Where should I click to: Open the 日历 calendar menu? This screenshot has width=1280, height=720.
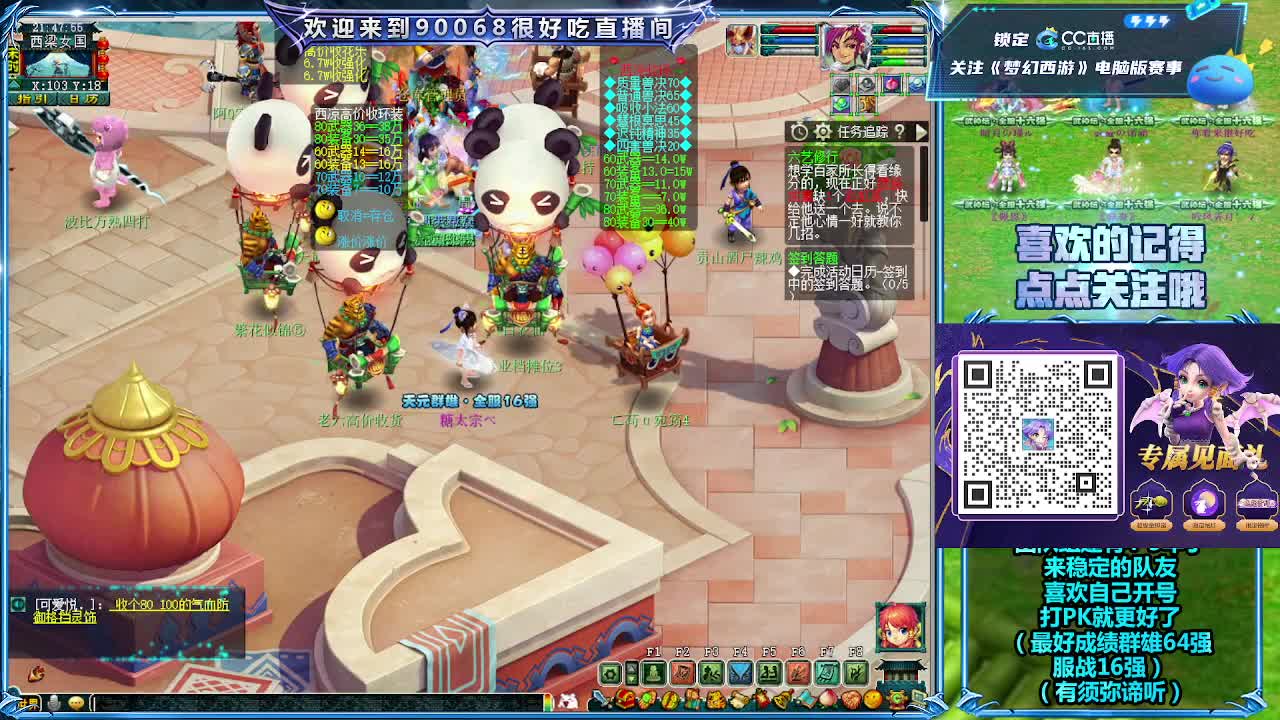[83, 98]
